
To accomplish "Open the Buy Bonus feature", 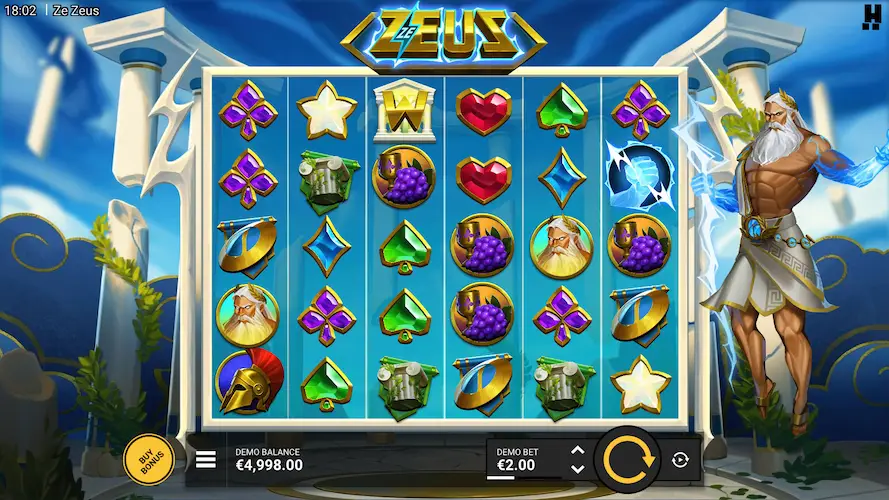I will 148,460.
